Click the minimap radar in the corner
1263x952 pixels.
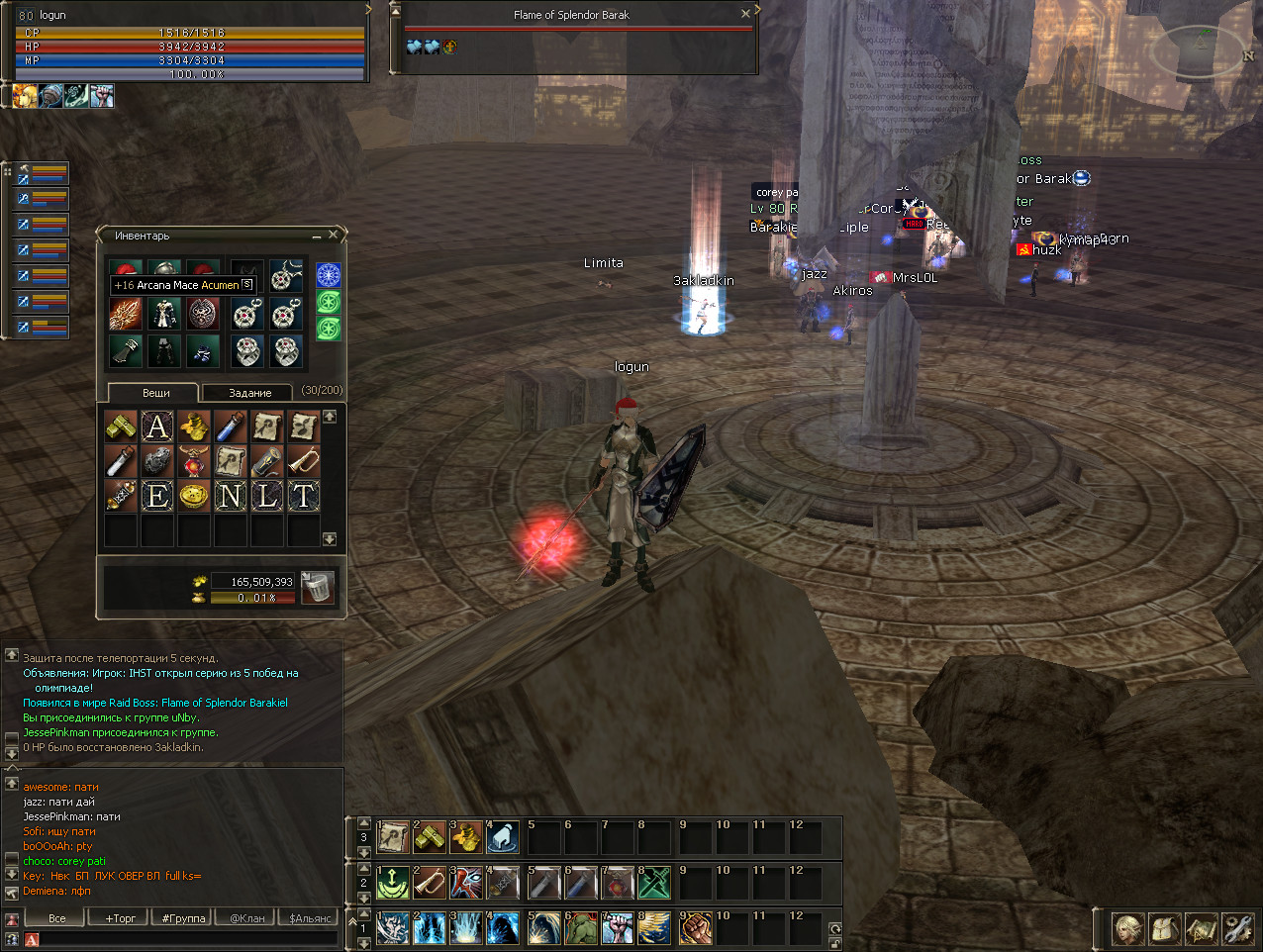[x=1202, y=51]
